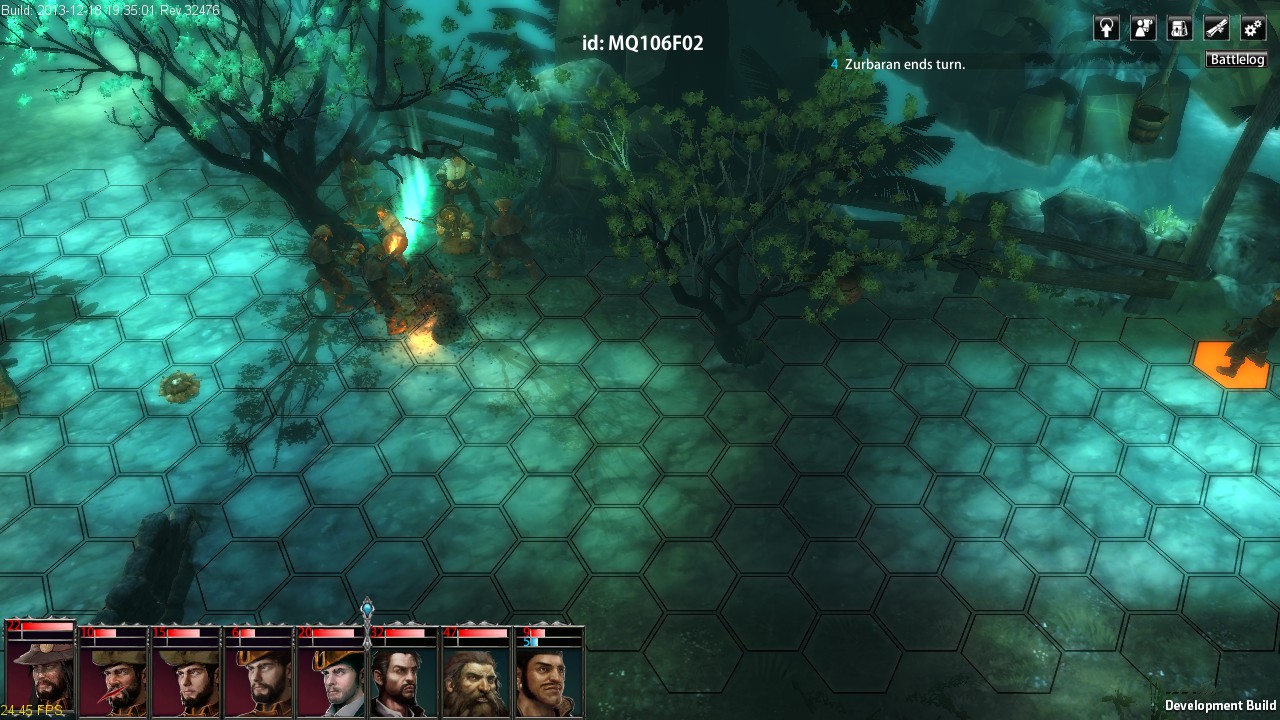Click the circled up-arrow icon

coord(1106,28)
